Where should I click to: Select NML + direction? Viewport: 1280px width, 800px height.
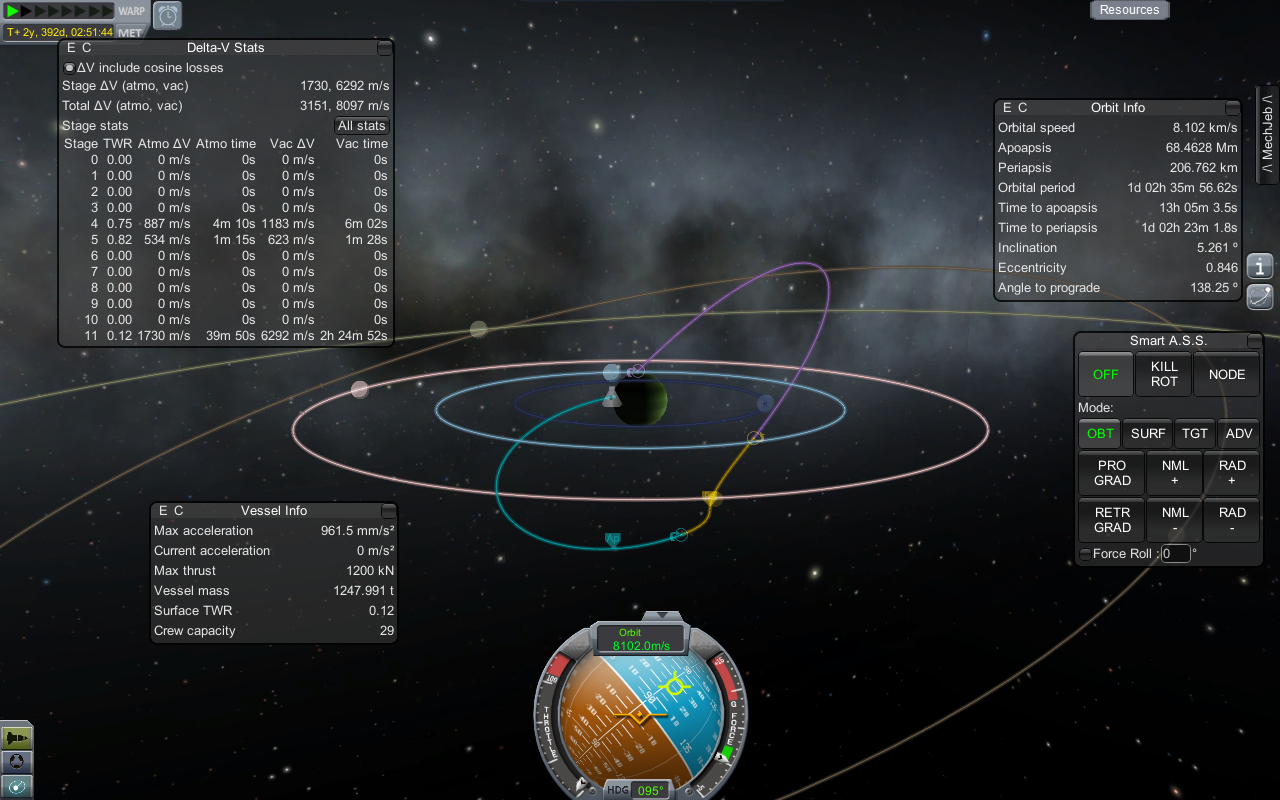(x=1175, y=473)
